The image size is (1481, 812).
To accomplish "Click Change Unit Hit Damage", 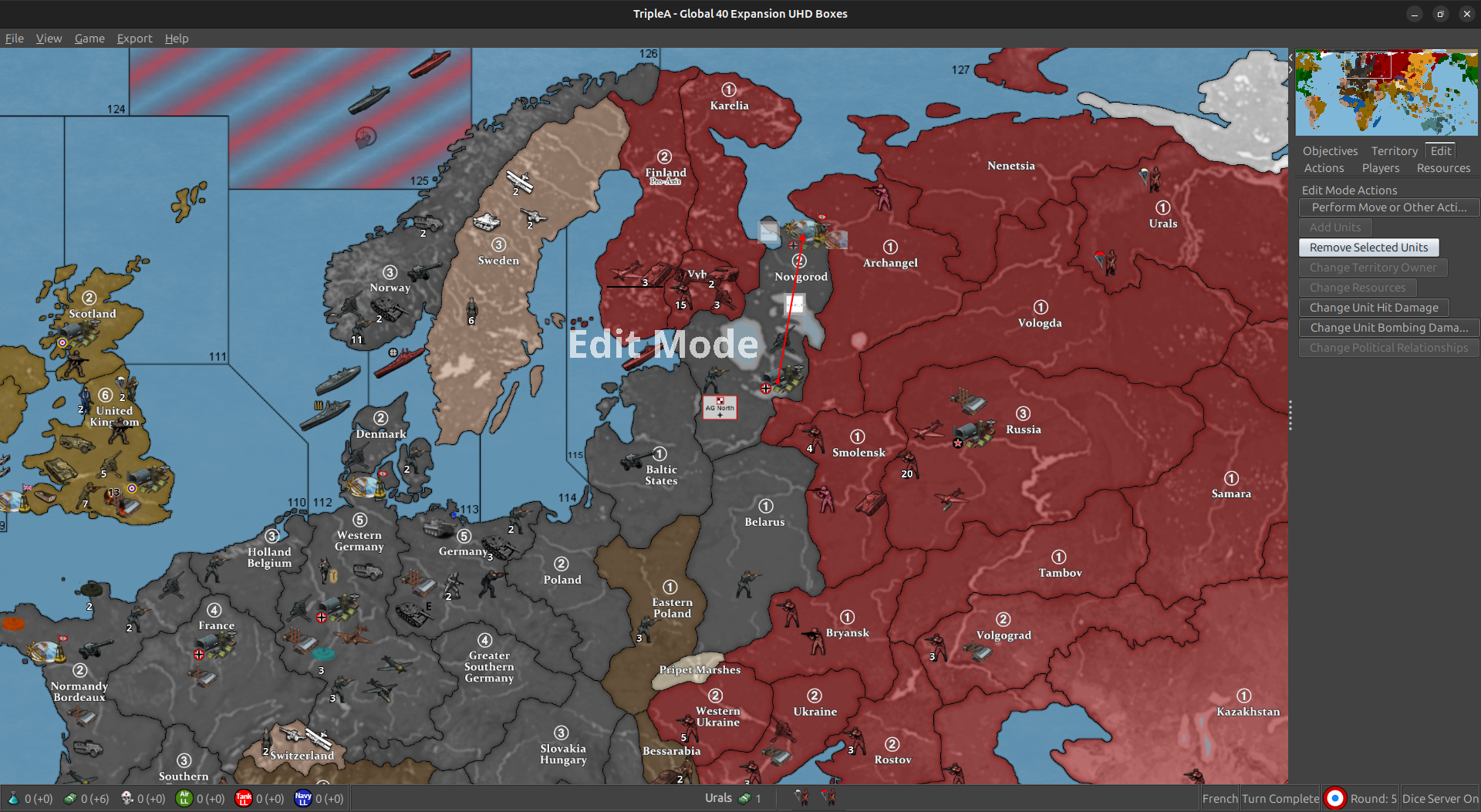I will 1373,307.
